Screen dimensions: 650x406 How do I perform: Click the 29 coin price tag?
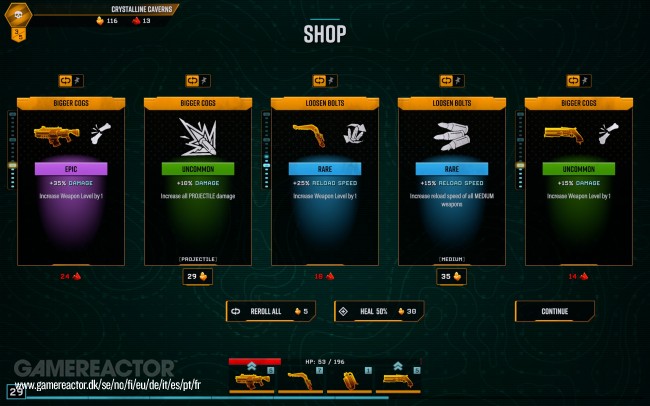tap(197, 277)
